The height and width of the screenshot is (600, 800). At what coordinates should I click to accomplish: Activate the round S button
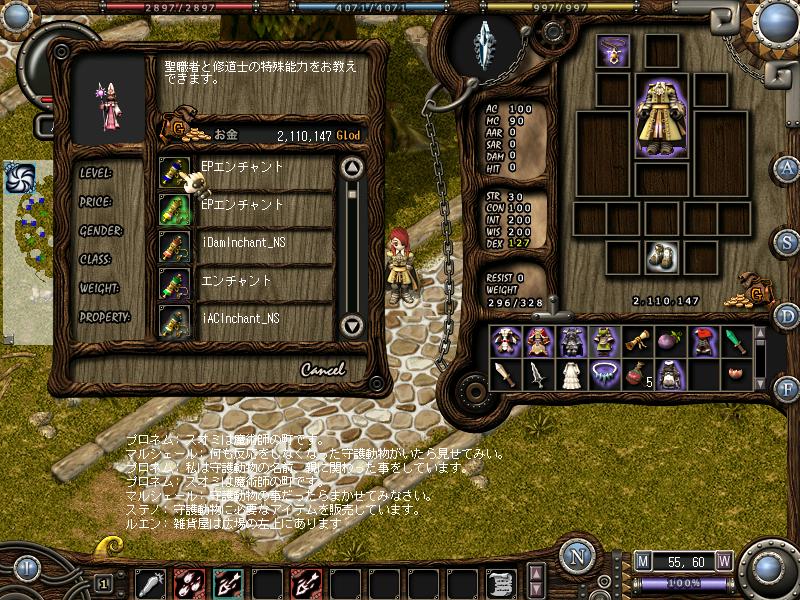[x=788, y=241]
